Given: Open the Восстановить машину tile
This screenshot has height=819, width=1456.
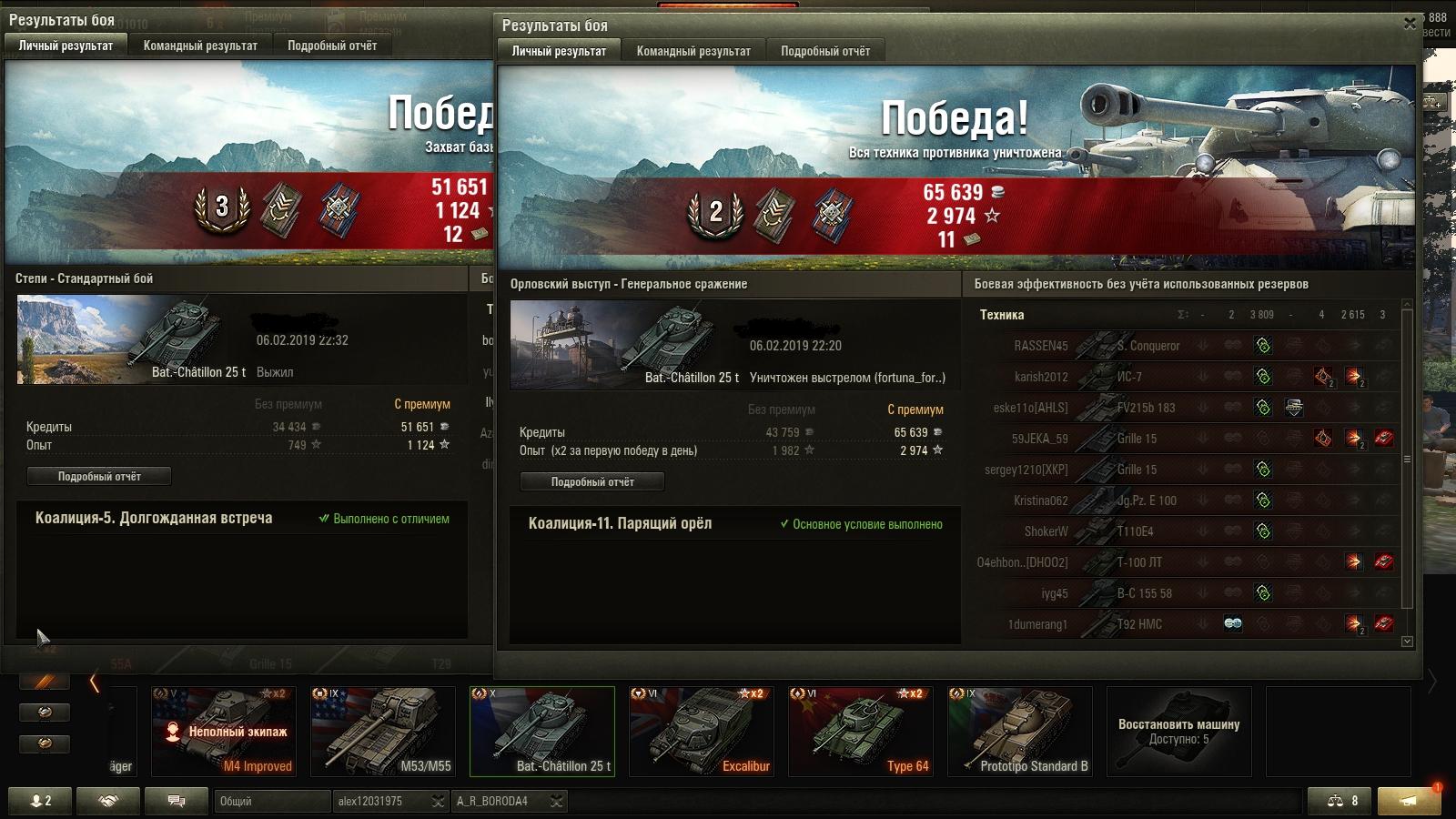Looking at the screenshot, I should pyautogui.click(x=1178, y=731).
